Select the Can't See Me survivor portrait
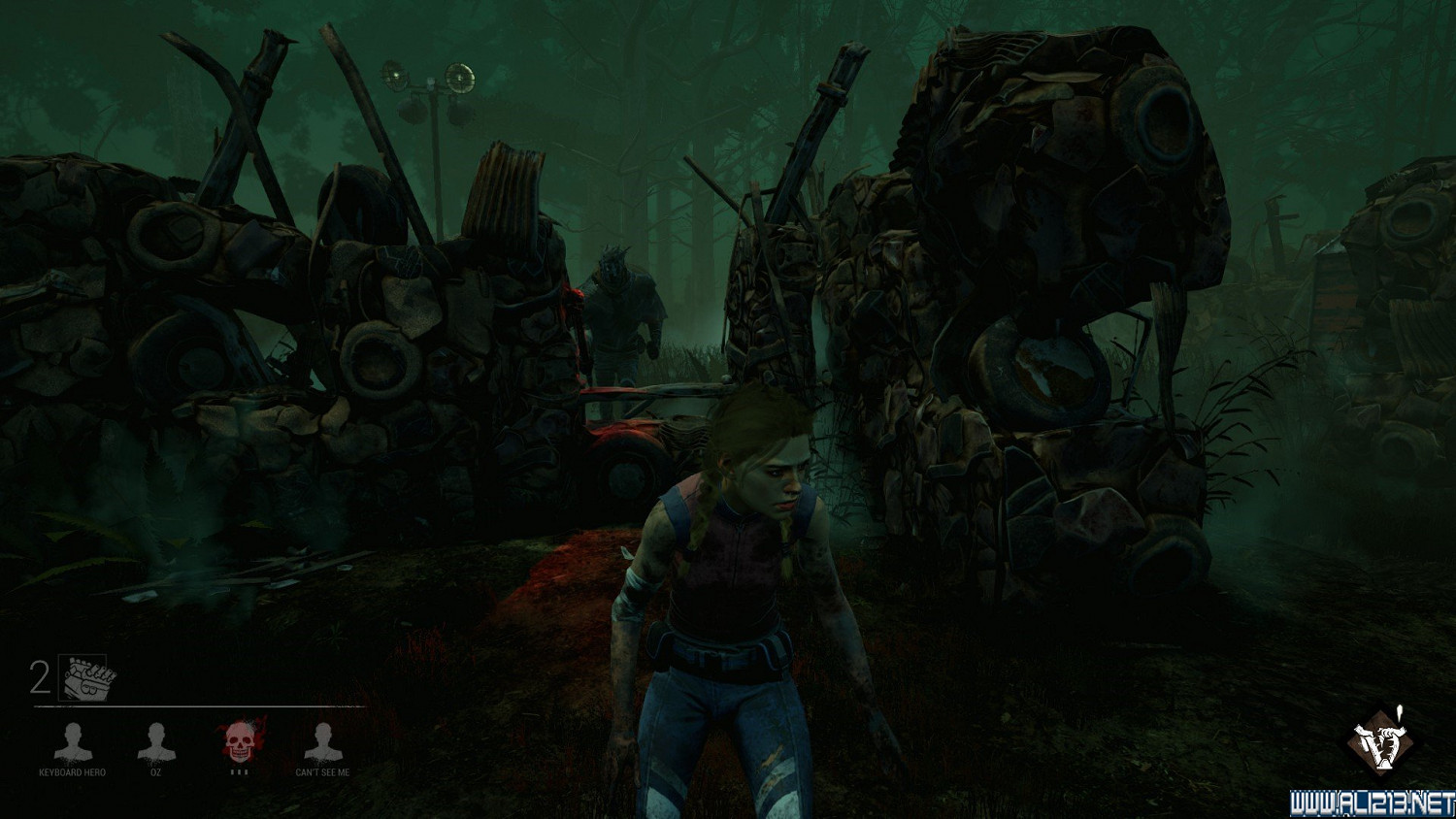1456x819 pixels. coord(322,742)
